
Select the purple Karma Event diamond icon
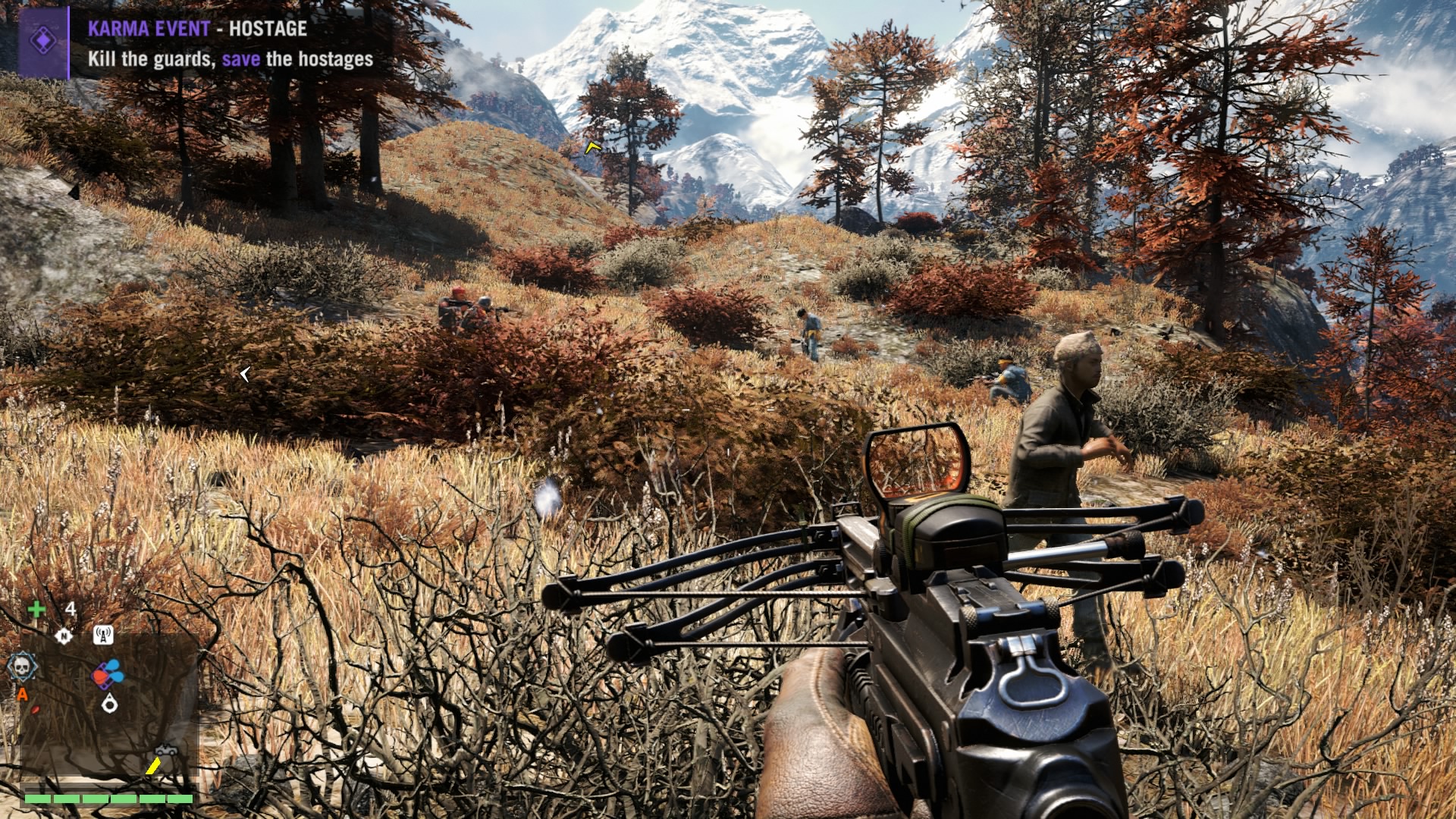44,42
